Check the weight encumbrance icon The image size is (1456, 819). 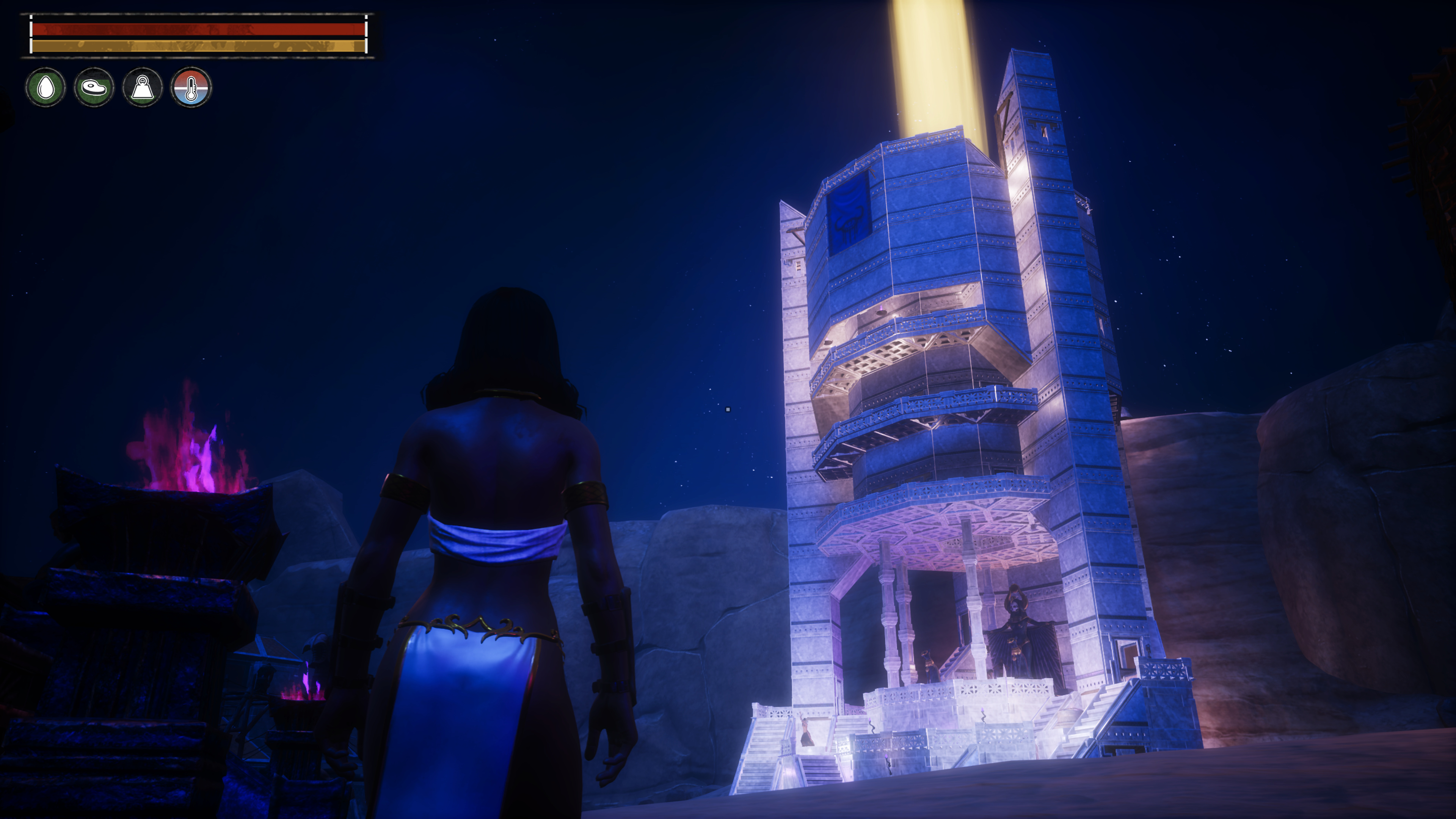(x=143, y=88)
